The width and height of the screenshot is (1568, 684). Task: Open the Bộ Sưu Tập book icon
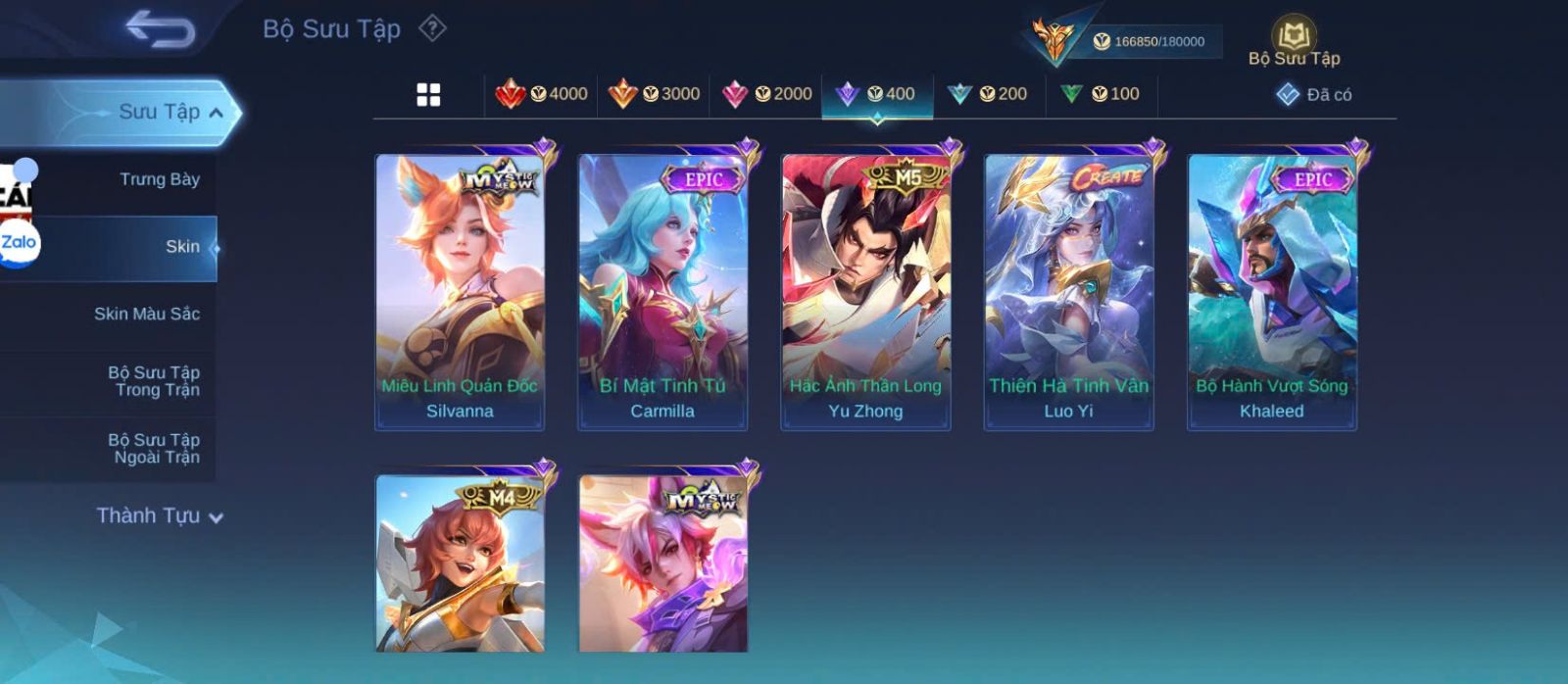pyautogui.click(x=1294, y=42)
